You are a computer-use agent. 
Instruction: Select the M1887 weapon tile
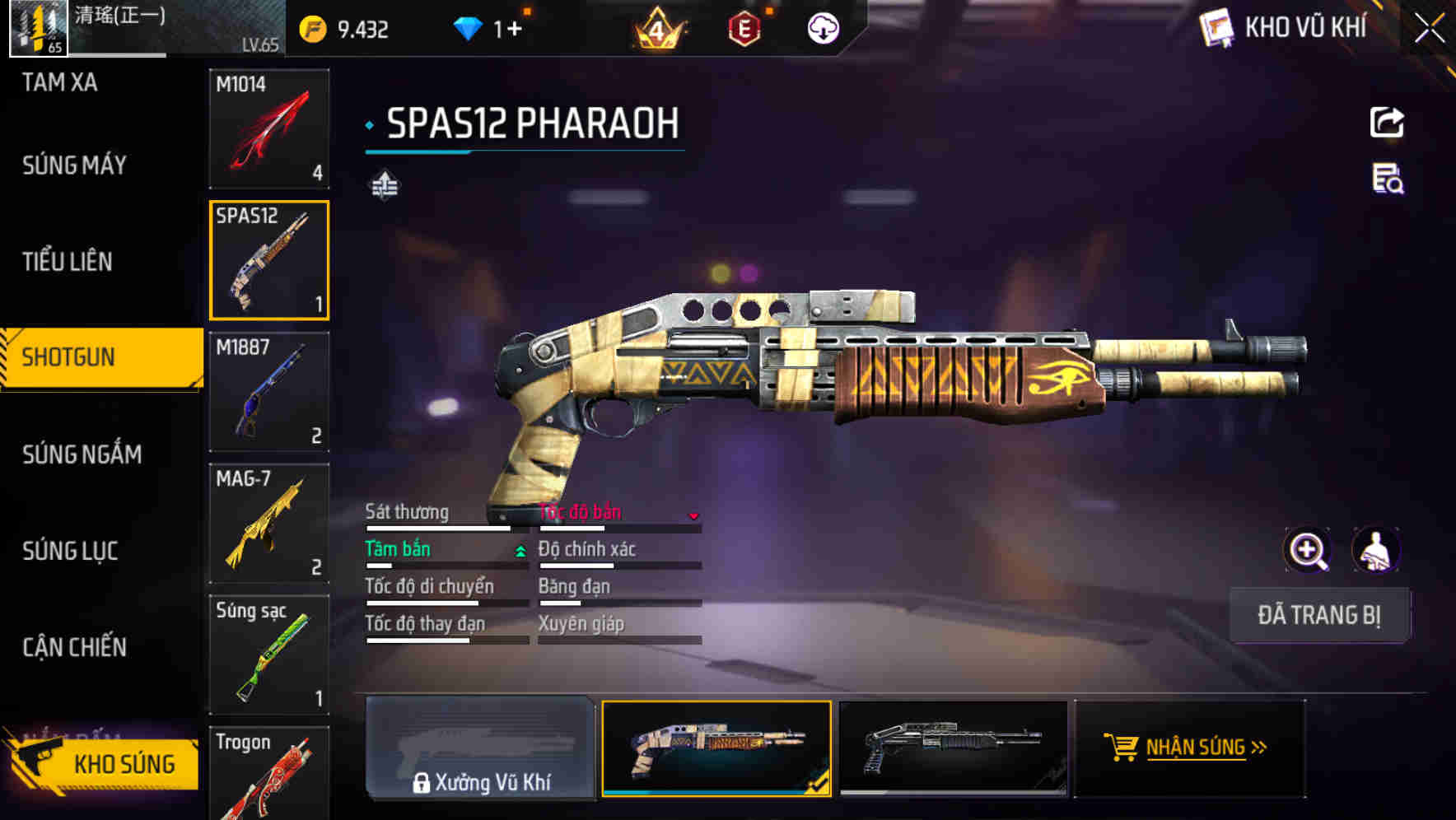269,392
